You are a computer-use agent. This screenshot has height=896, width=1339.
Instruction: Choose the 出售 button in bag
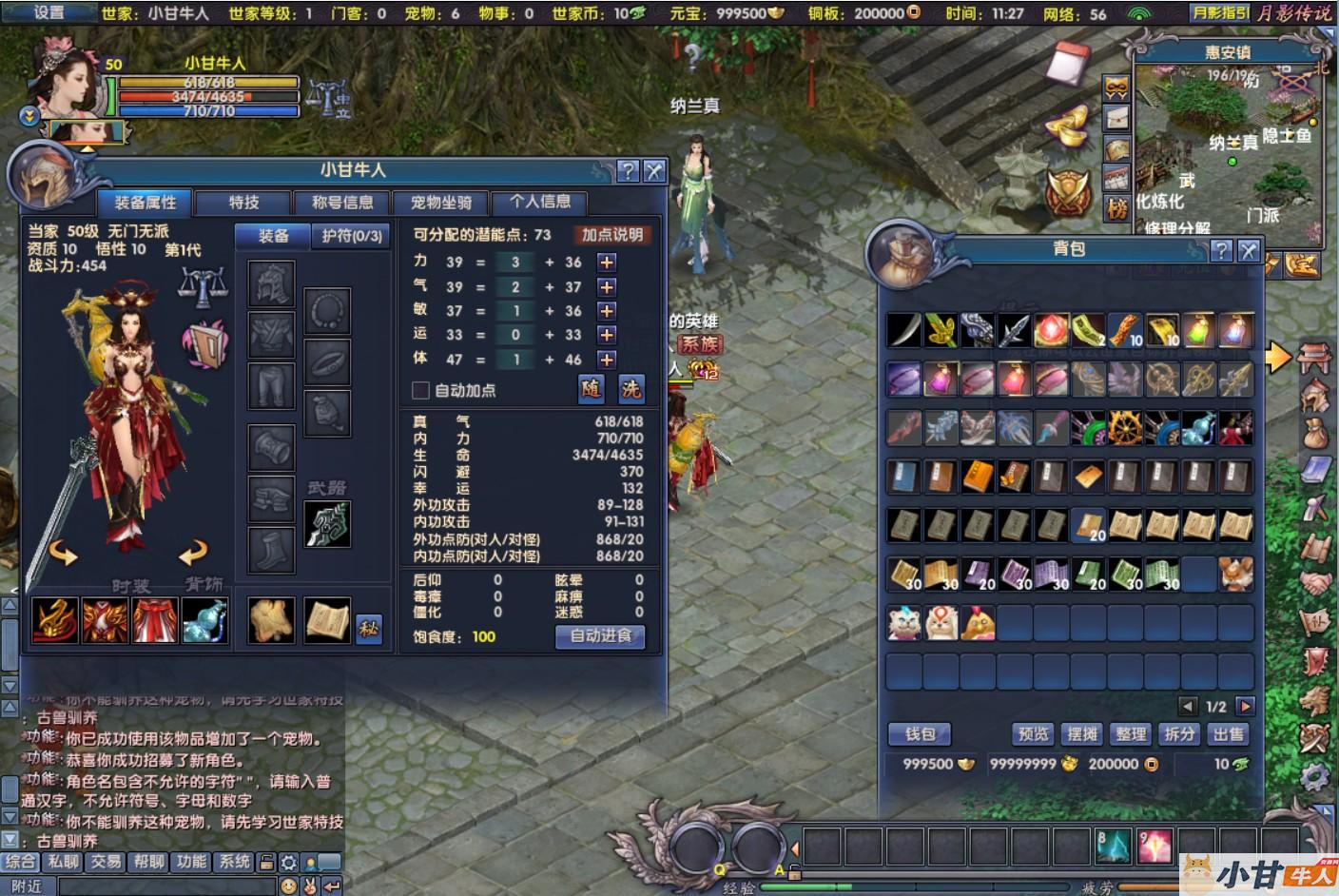coord(1228,734)
